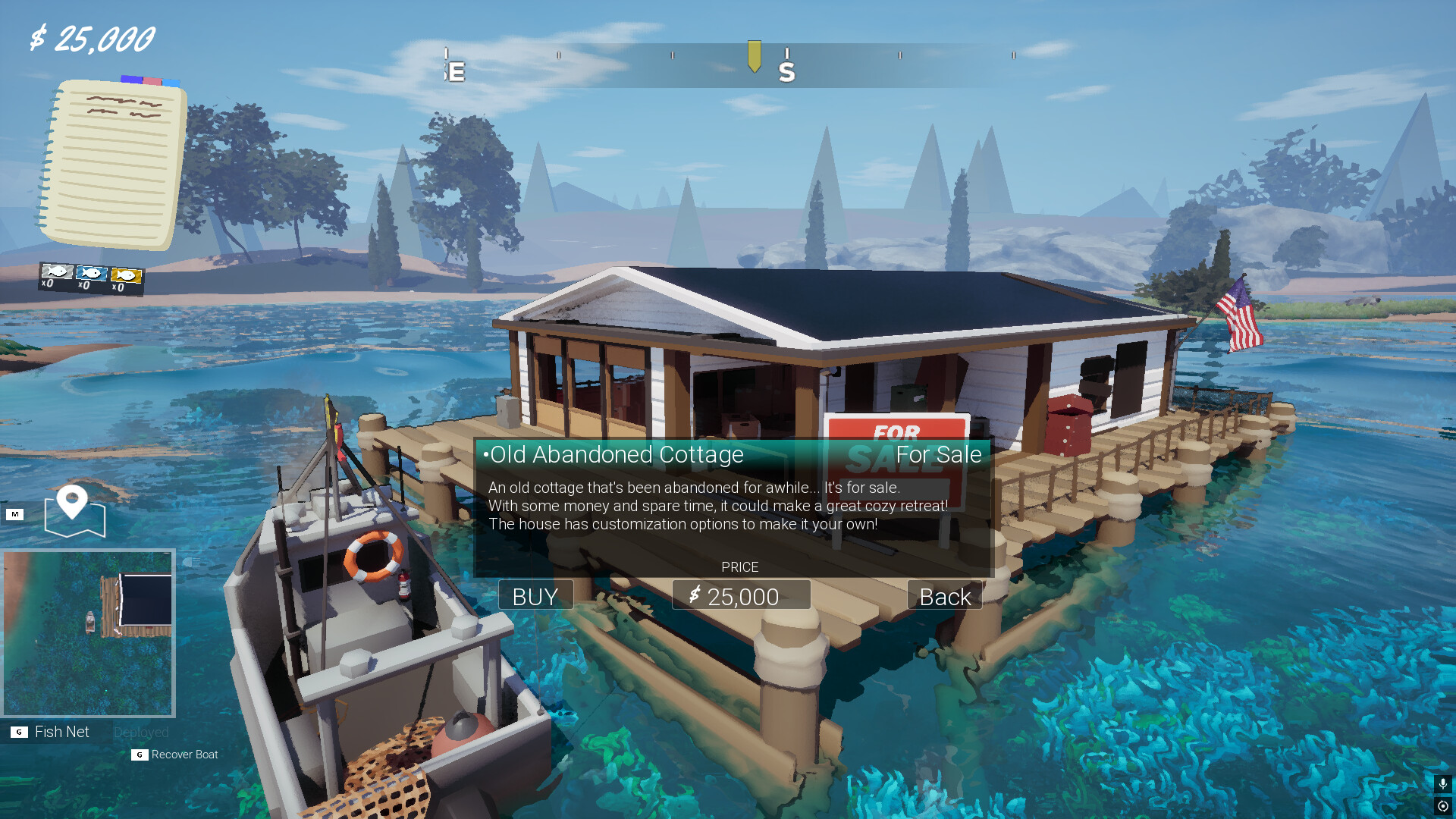Click the G key icon beside Fish Net
The width and height of the screenshot is (1456, 819).
click(18, 731)
